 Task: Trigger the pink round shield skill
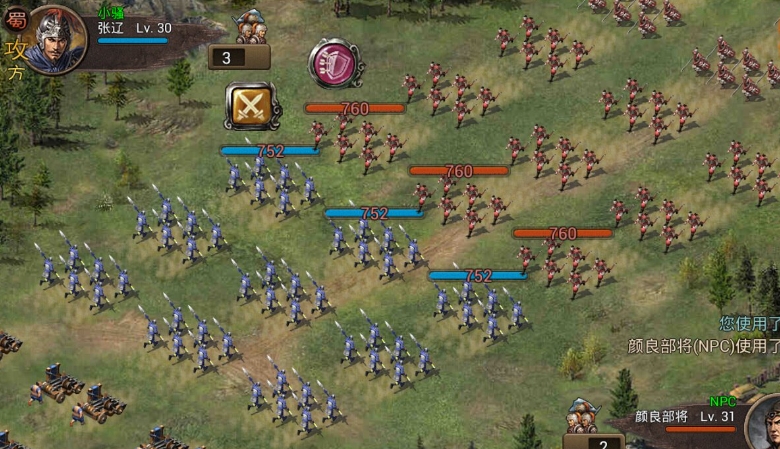click(334, 62)
